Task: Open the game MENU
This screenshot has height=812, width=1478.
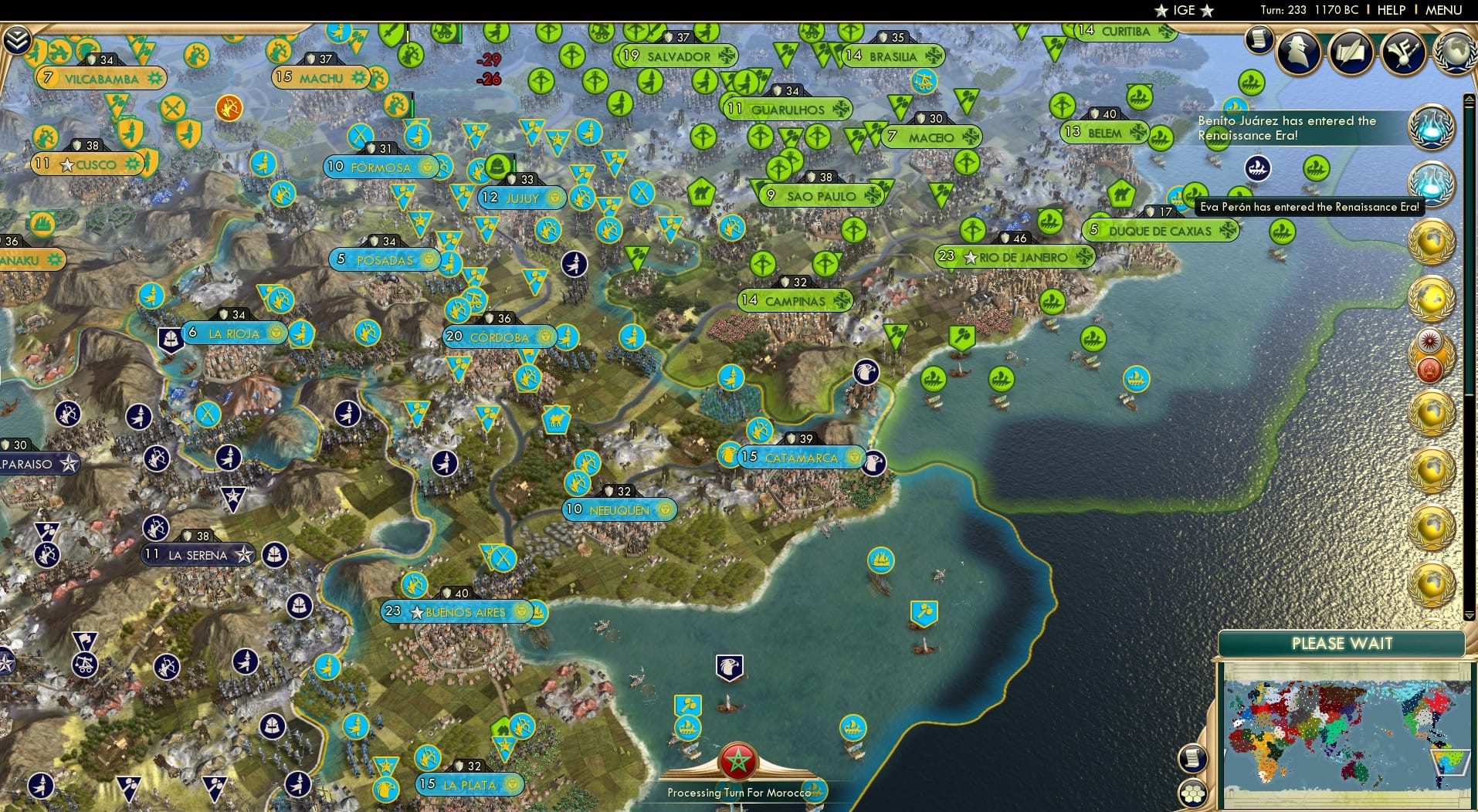Action: [x=1446, y=10]
